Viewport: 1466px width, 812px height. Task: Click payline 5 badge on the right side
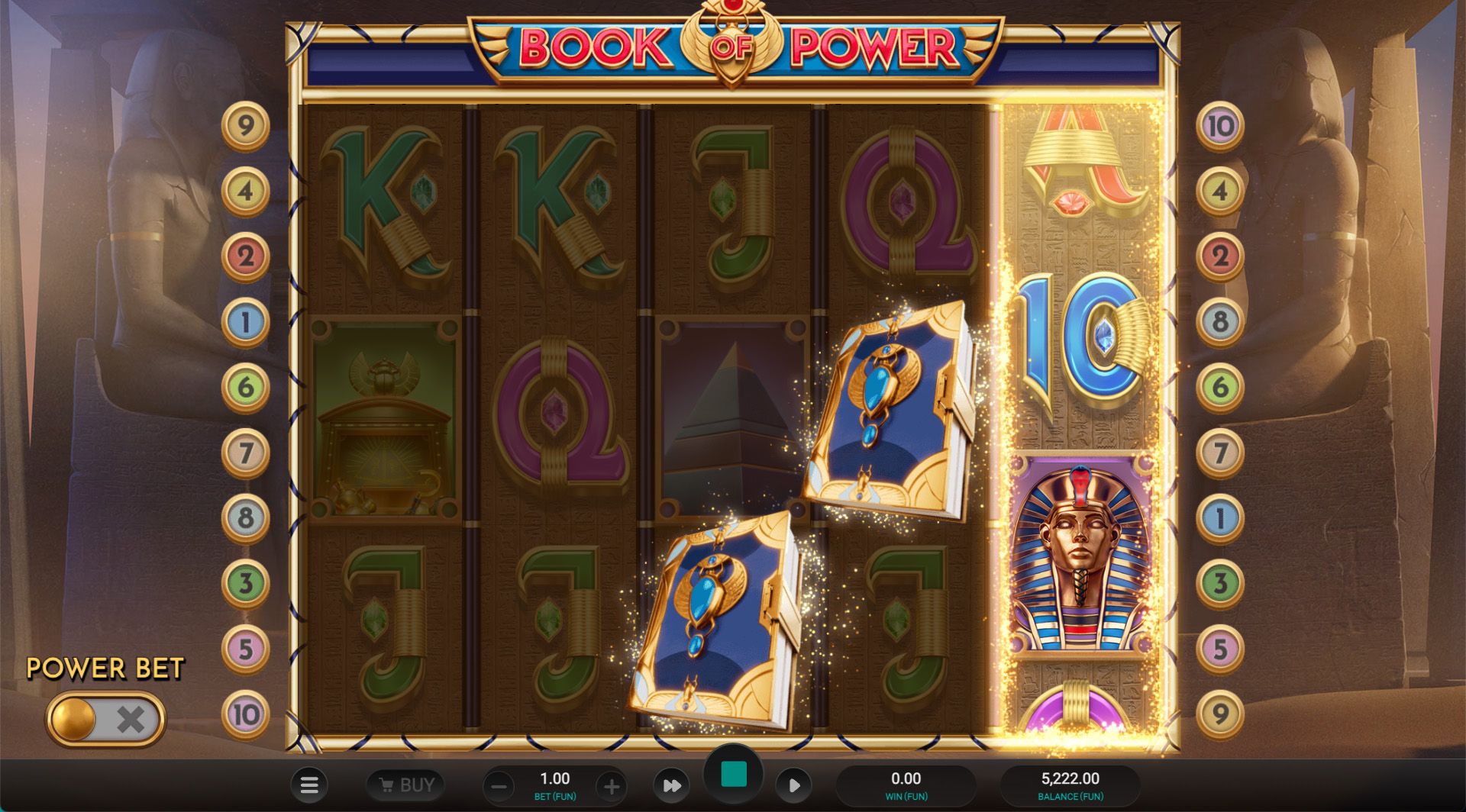point(1222,648)
